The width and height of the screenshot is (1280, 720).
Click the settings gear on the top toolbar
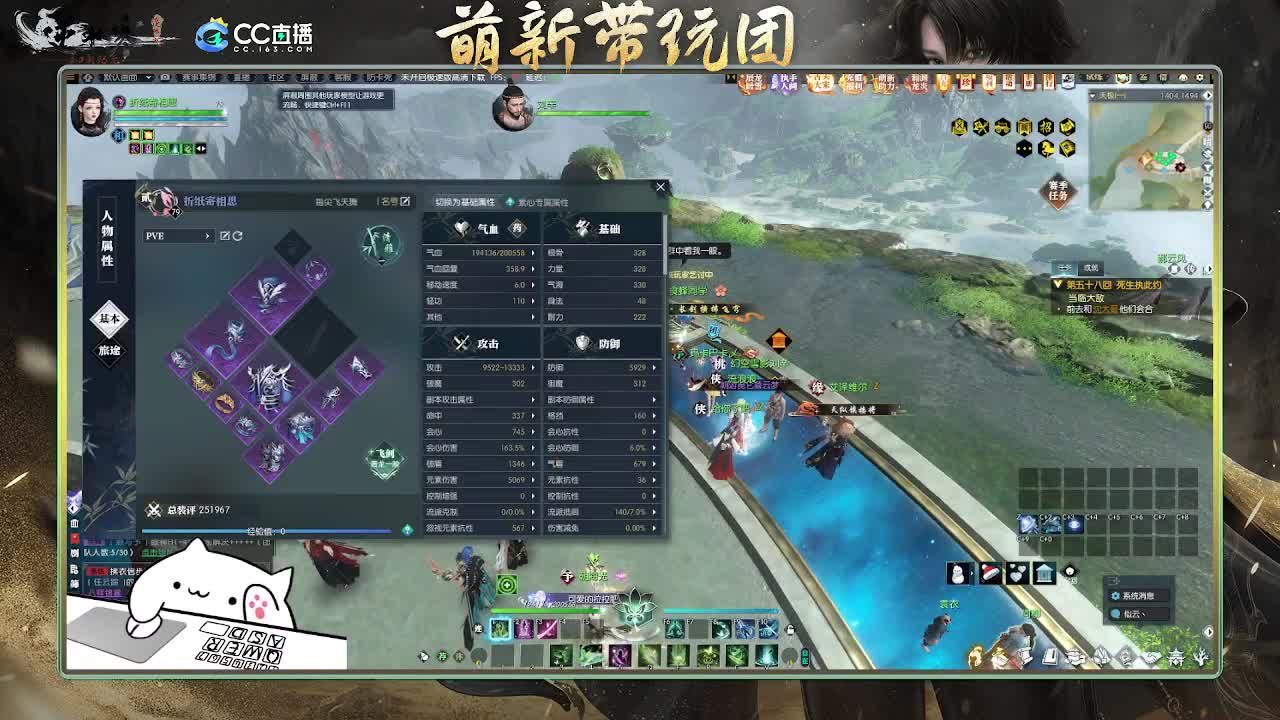pos(1199,77)
